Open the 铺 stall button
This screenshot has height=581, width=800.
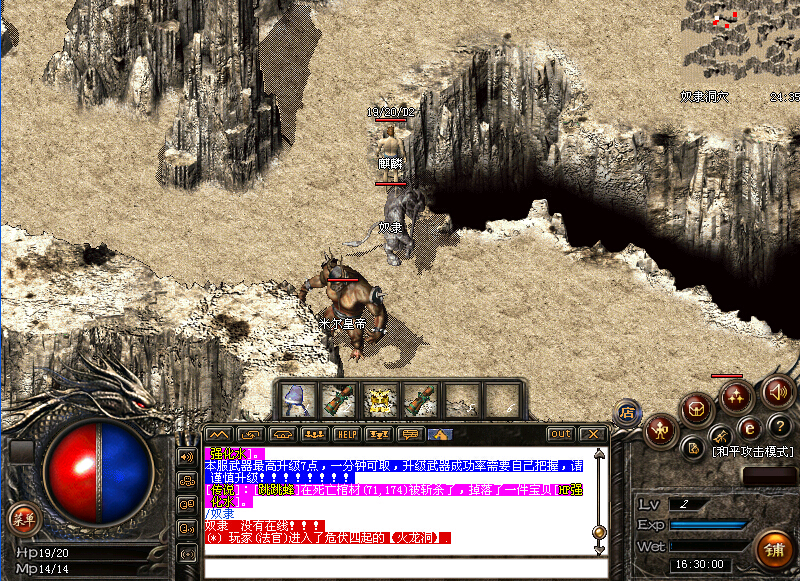(x=772, y=547)
